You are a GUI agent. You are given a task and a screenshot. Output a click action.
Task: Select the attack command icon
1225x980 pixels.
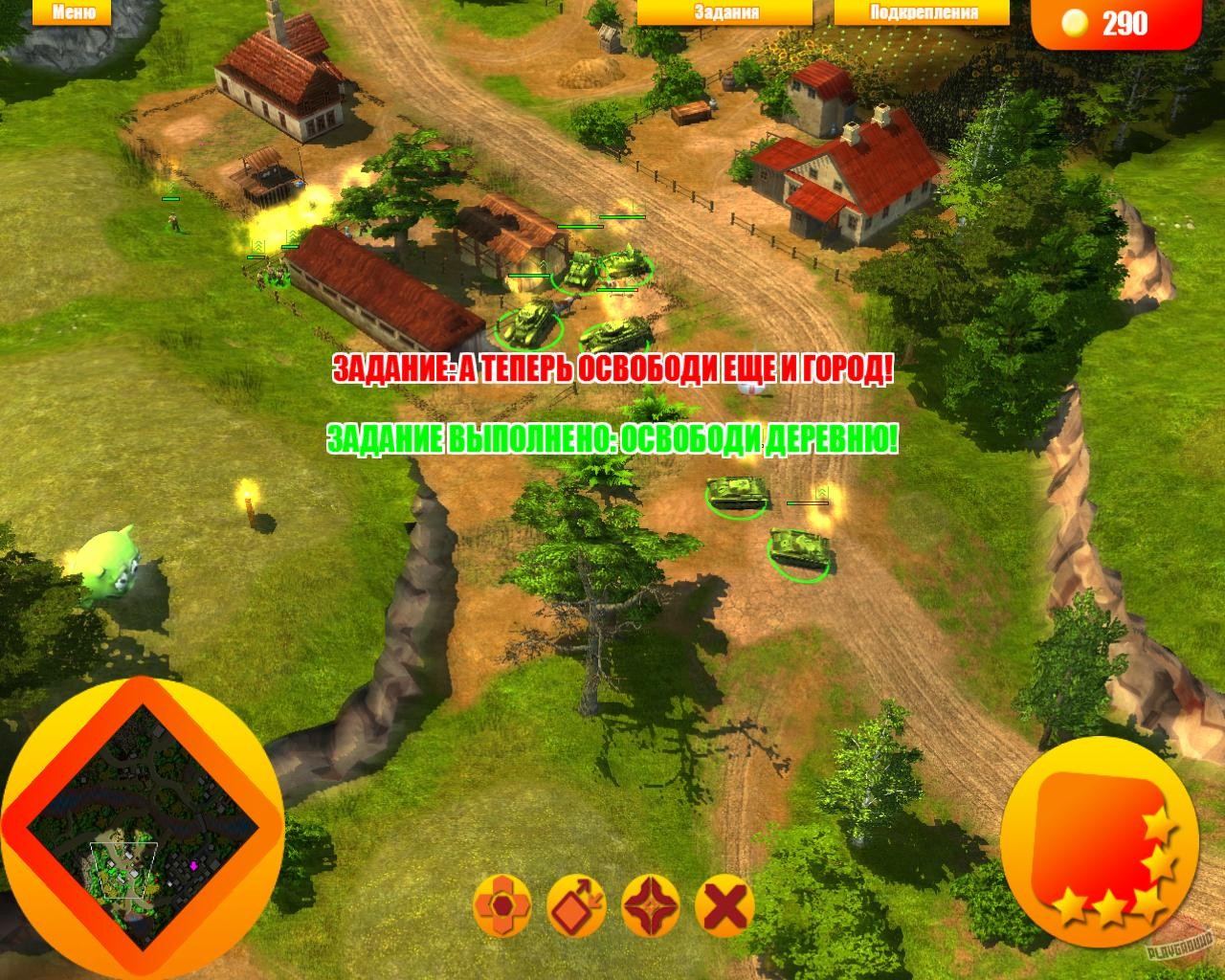501,903
